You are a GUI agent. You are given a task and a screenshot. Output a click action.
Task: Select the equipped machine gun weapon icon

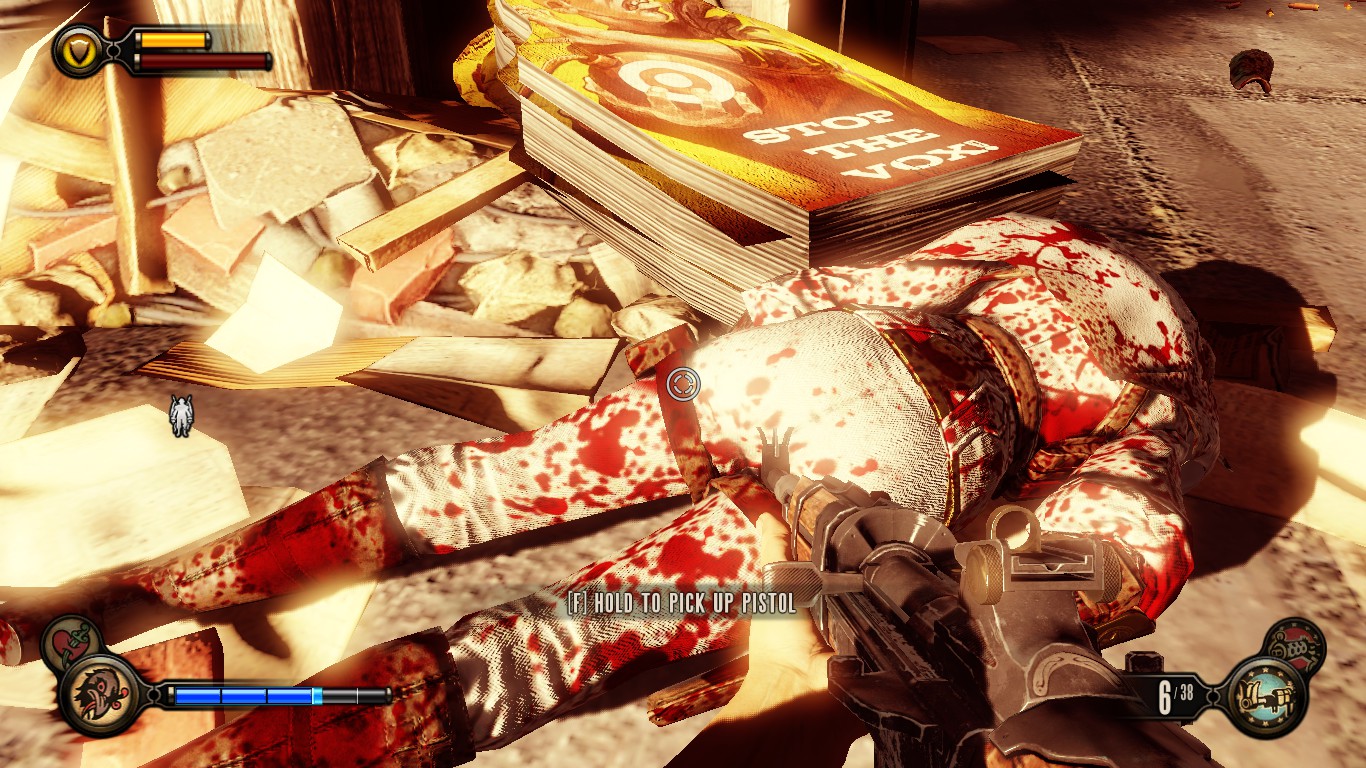coord(1266,695)
